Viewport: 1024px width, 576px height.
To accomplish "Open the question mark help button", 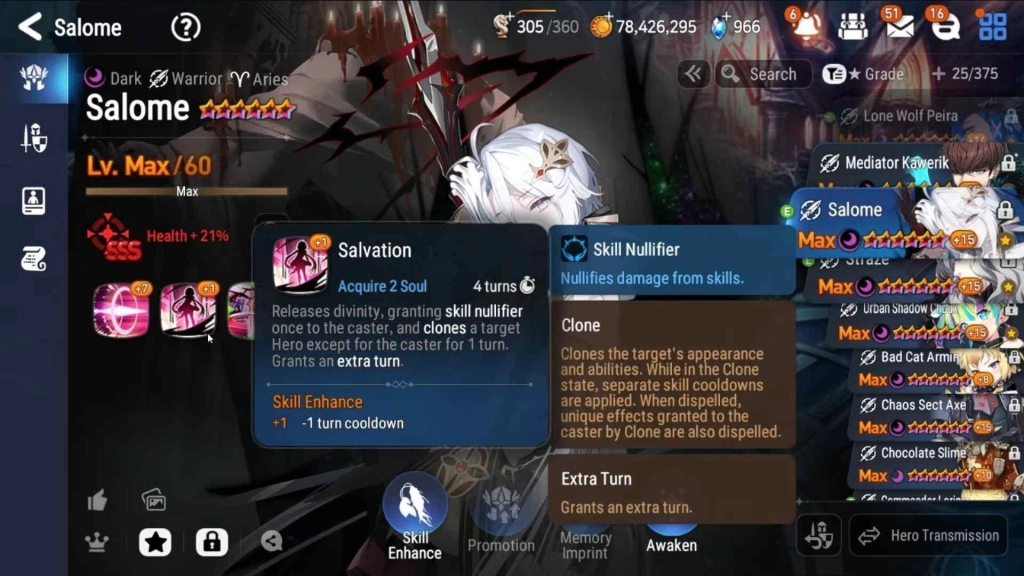I will (185, 27).
